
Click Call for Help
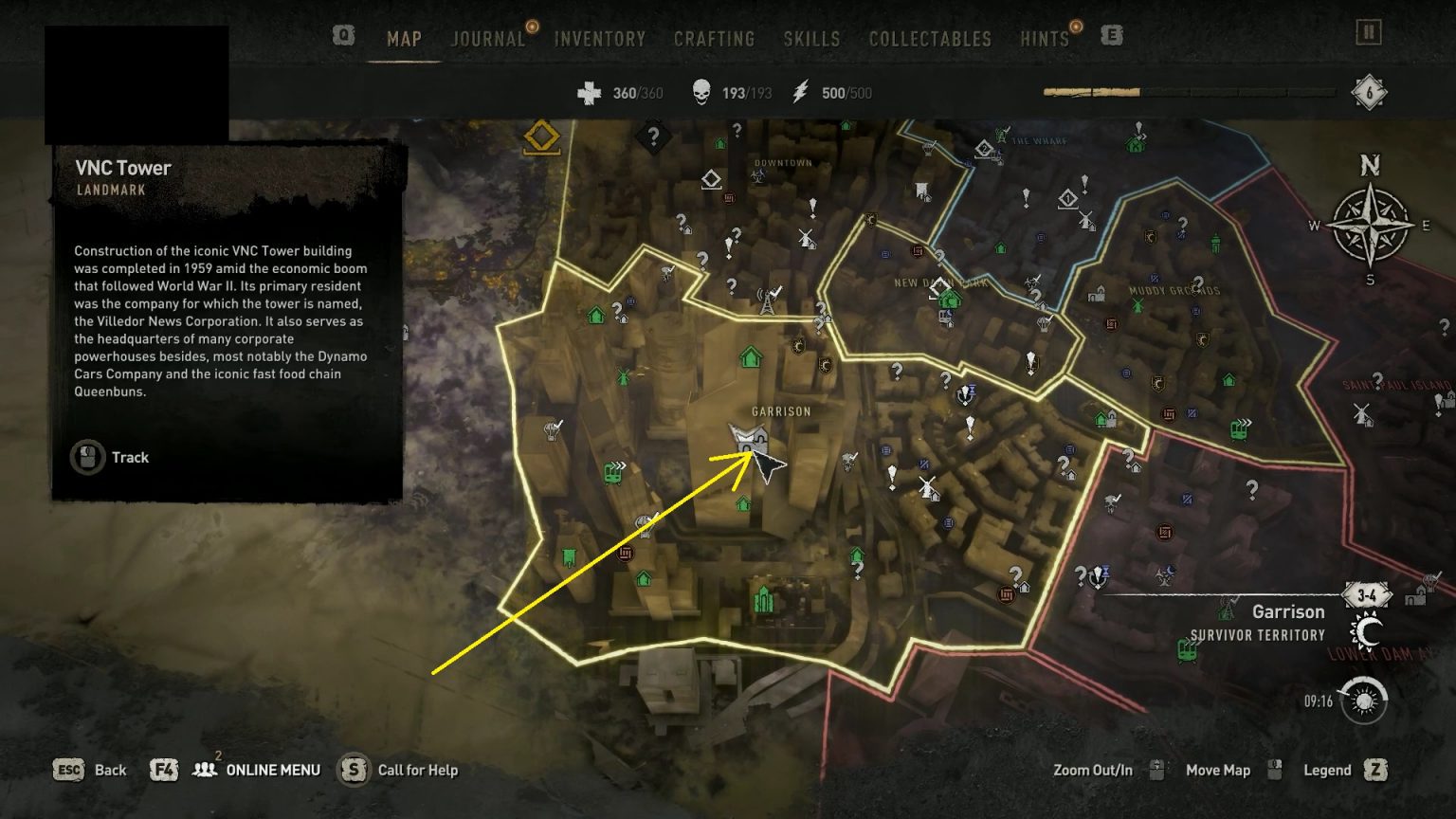(414, 770)
